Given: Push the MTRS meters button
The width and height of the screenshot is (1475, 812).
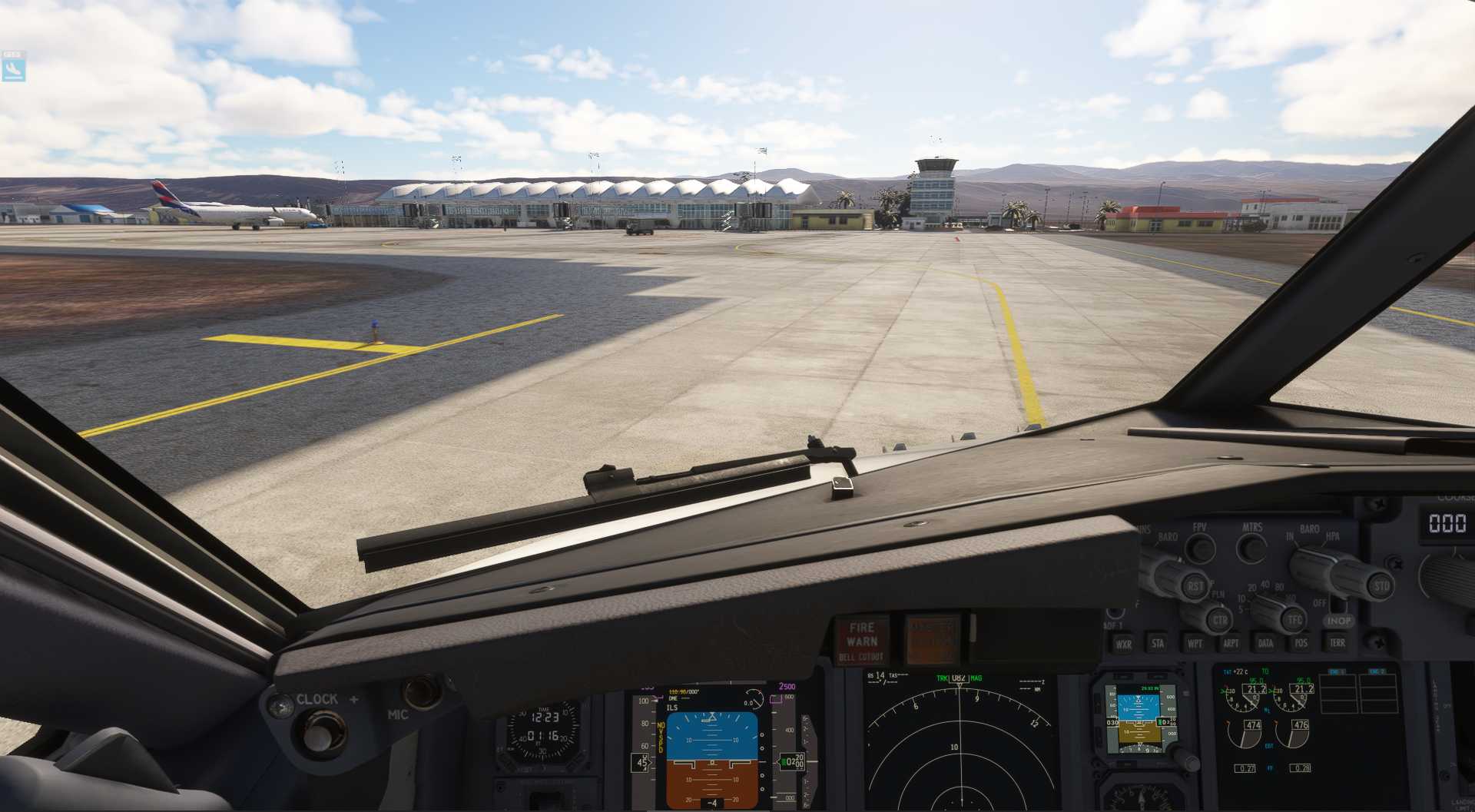Looking at the screenshot, I should [x=1253, y=549].
